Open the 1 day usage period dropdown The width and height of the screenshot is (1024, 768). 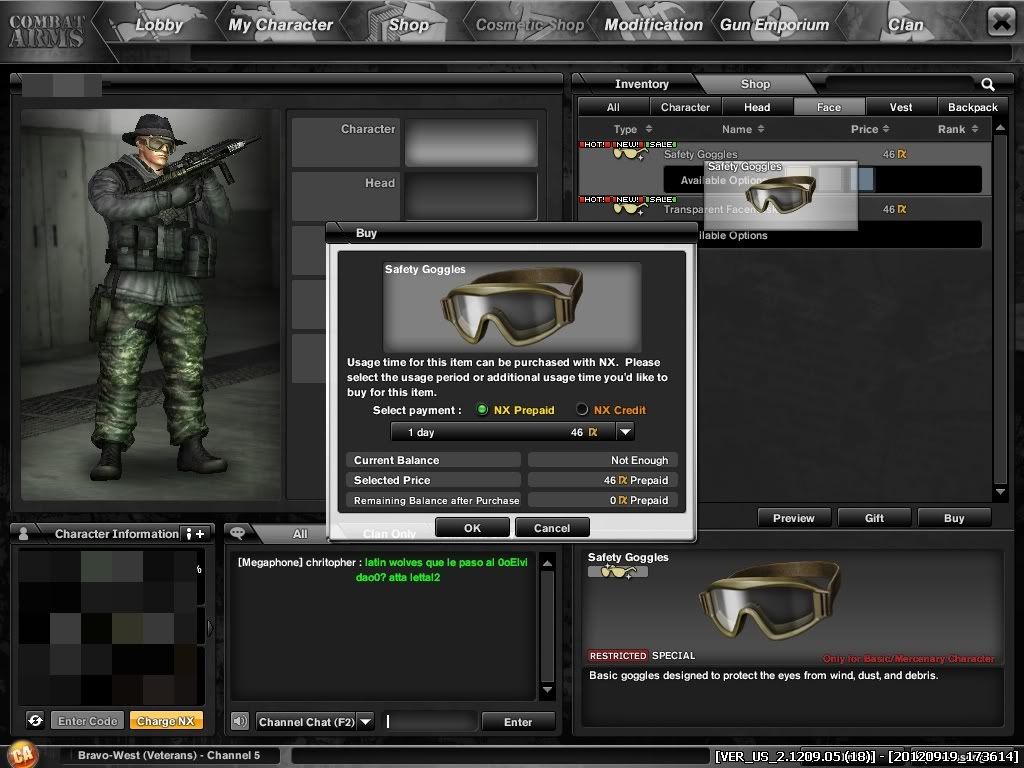pyautogui.click(x=625, y=432)
